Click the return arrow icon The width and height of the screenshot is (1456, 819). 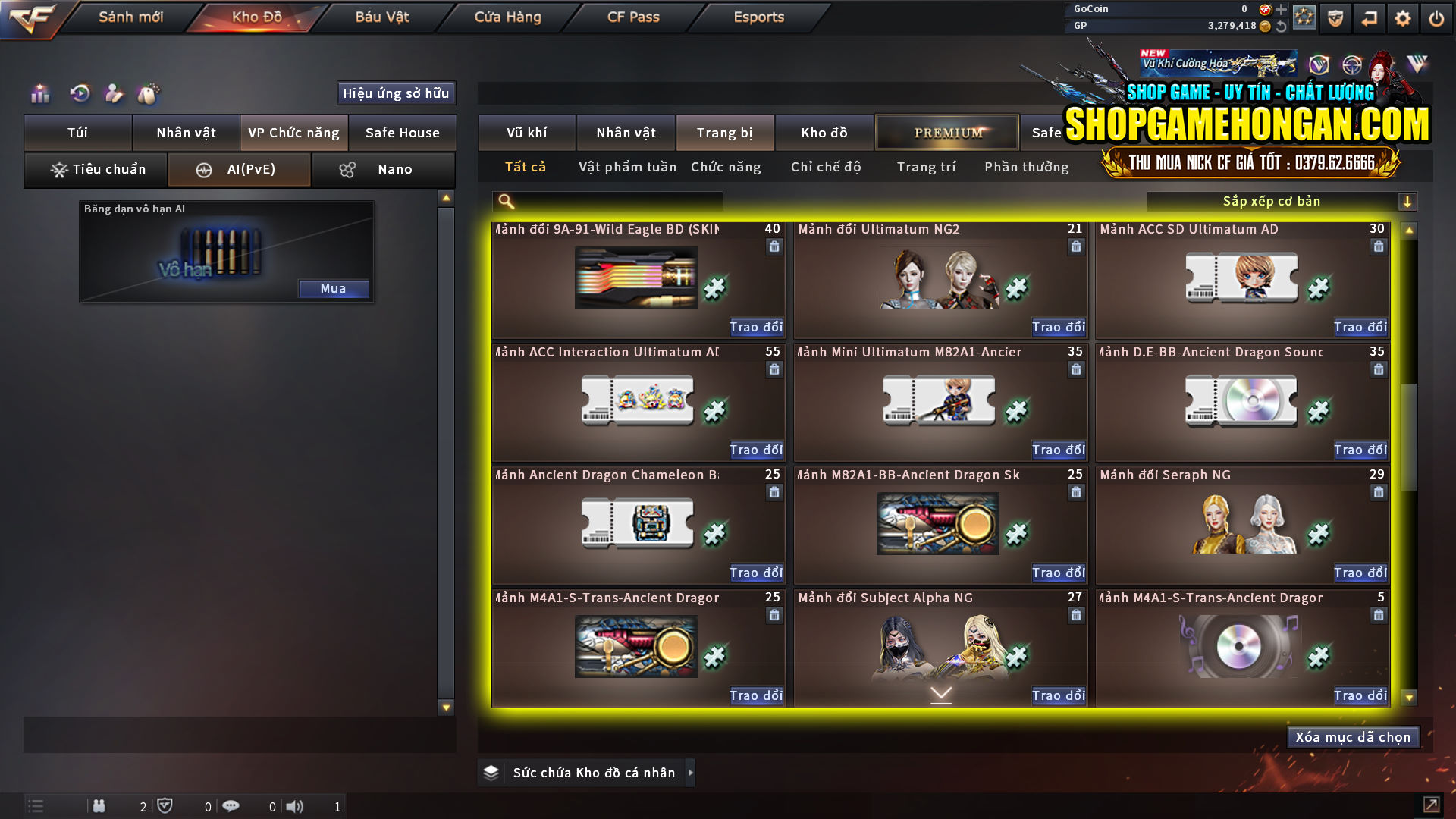click(x=1370, y=17)
